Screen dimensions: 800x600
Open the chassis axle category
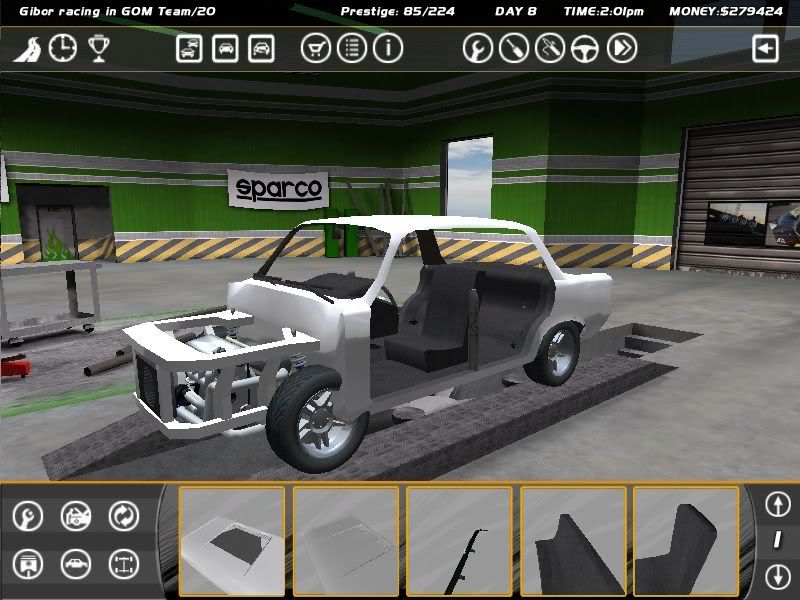click(x=123, y=564)
